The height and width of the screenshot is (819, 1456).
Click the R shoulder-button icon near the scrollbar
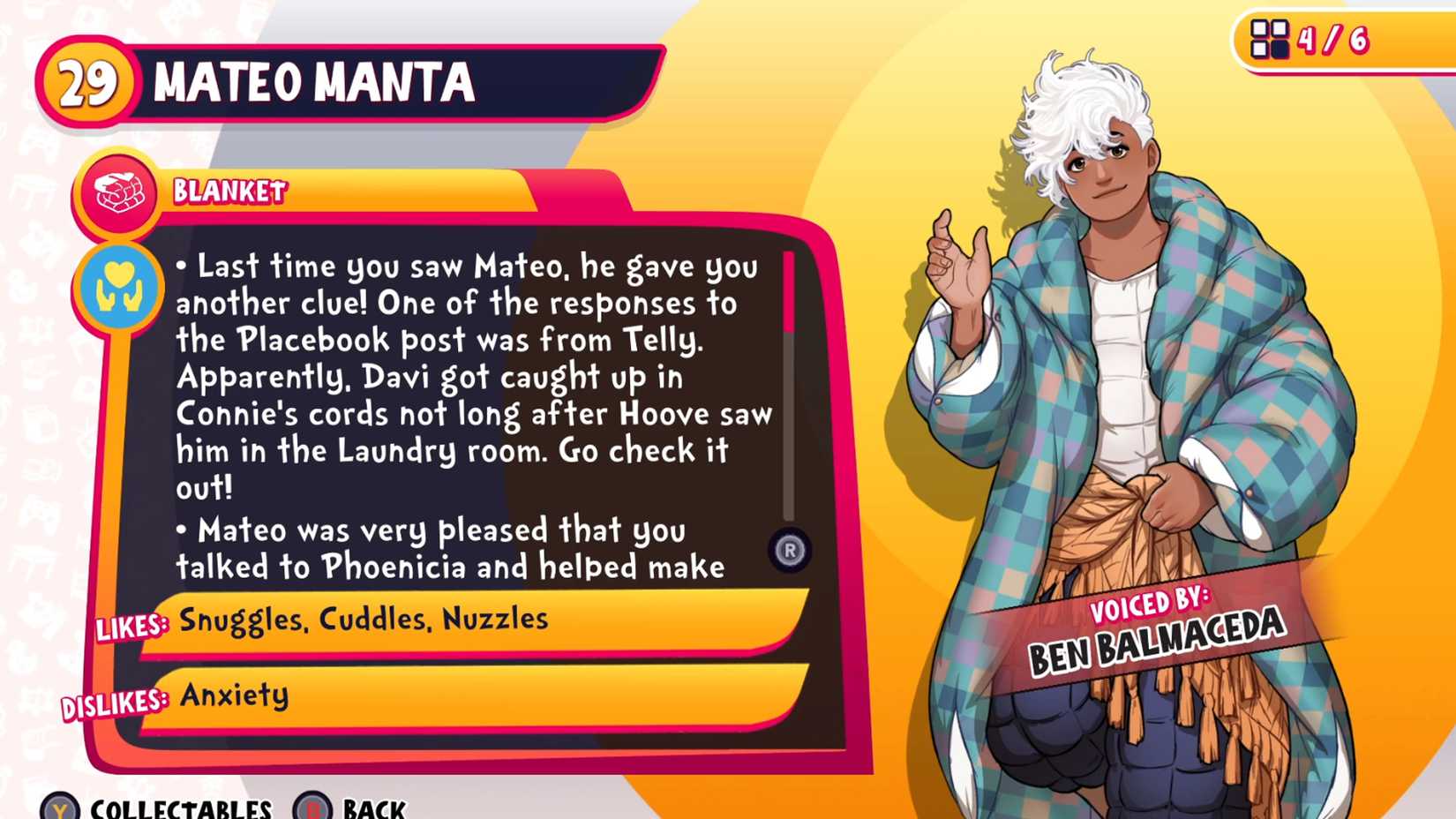pyautogui.click(x=790, y=548)
